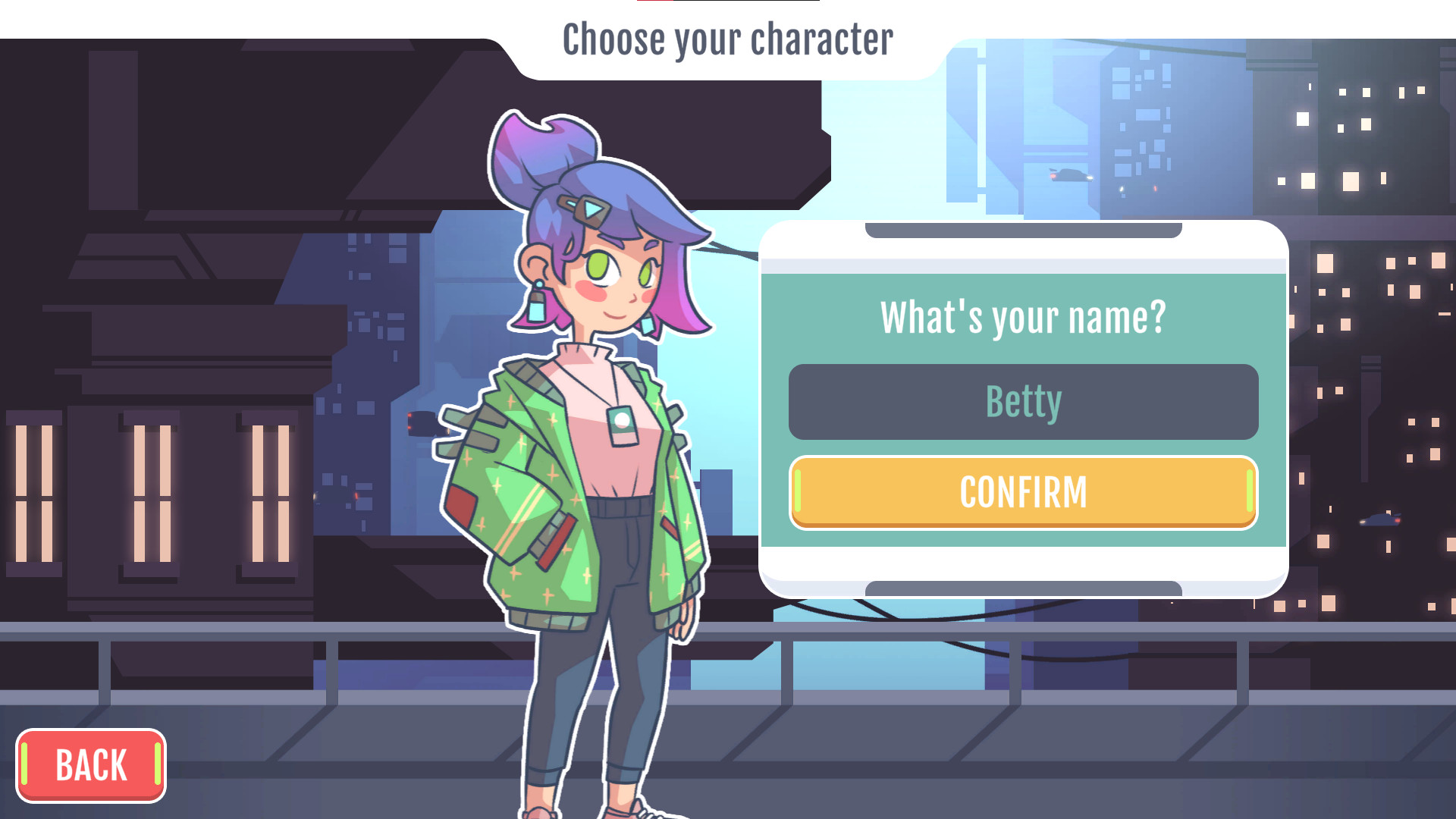1456x819 pixels.
Task: Click the CONFIRM button
Action: [x=1023, y=492]
